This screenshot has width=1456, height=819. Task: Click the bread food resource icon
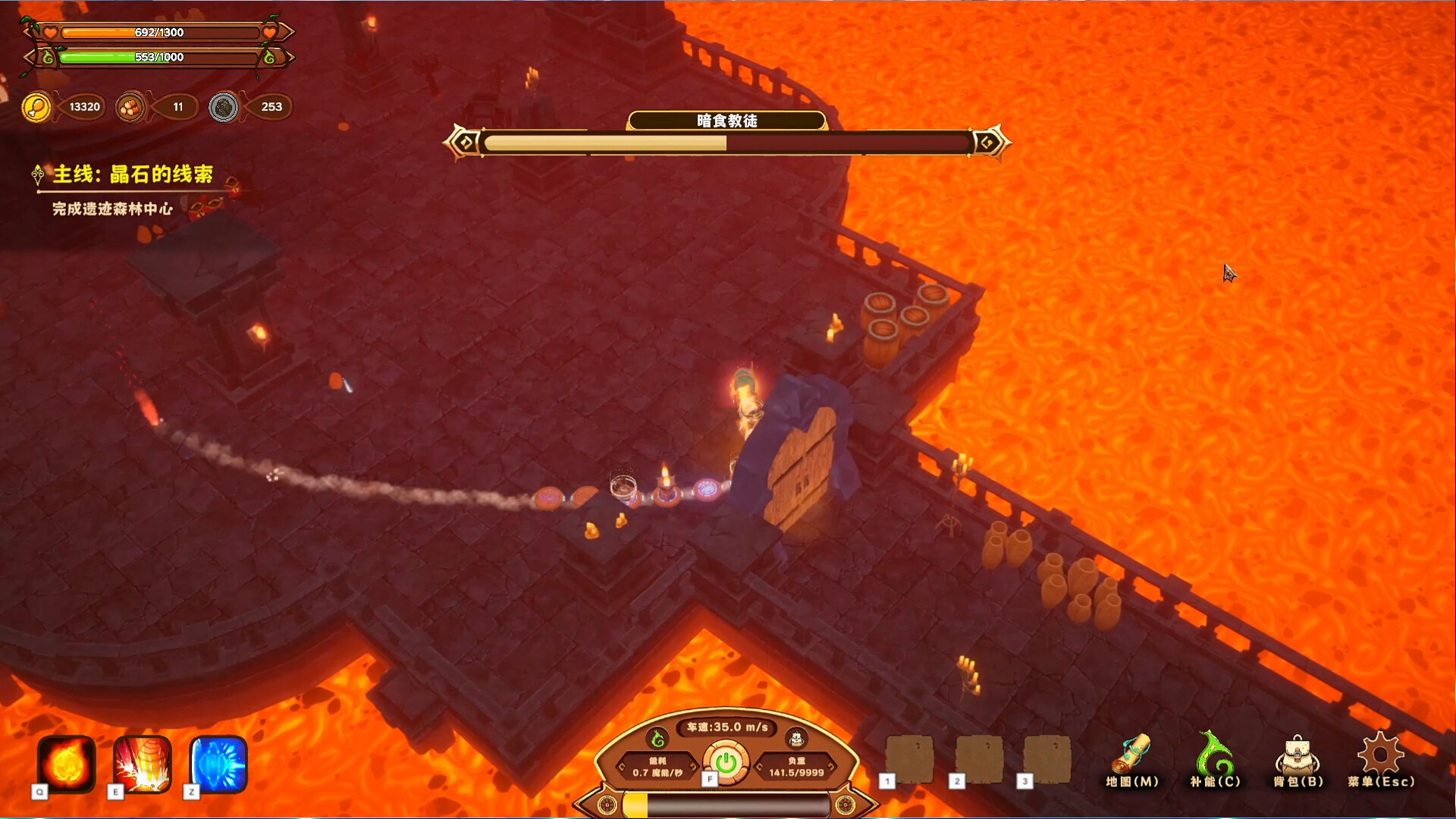click(x=130, y=107)
